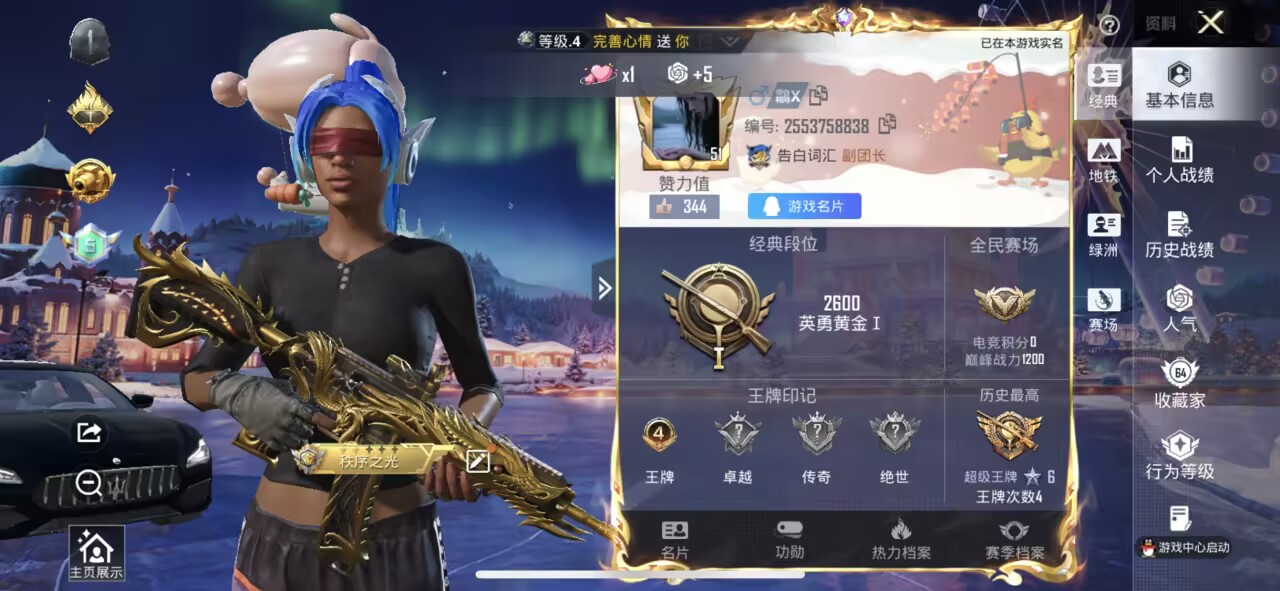Screen dimensions: 1280x591
Task: Switch to the 功勋 bottom tab
Action: pyautogui.click(x=789, y=539)
